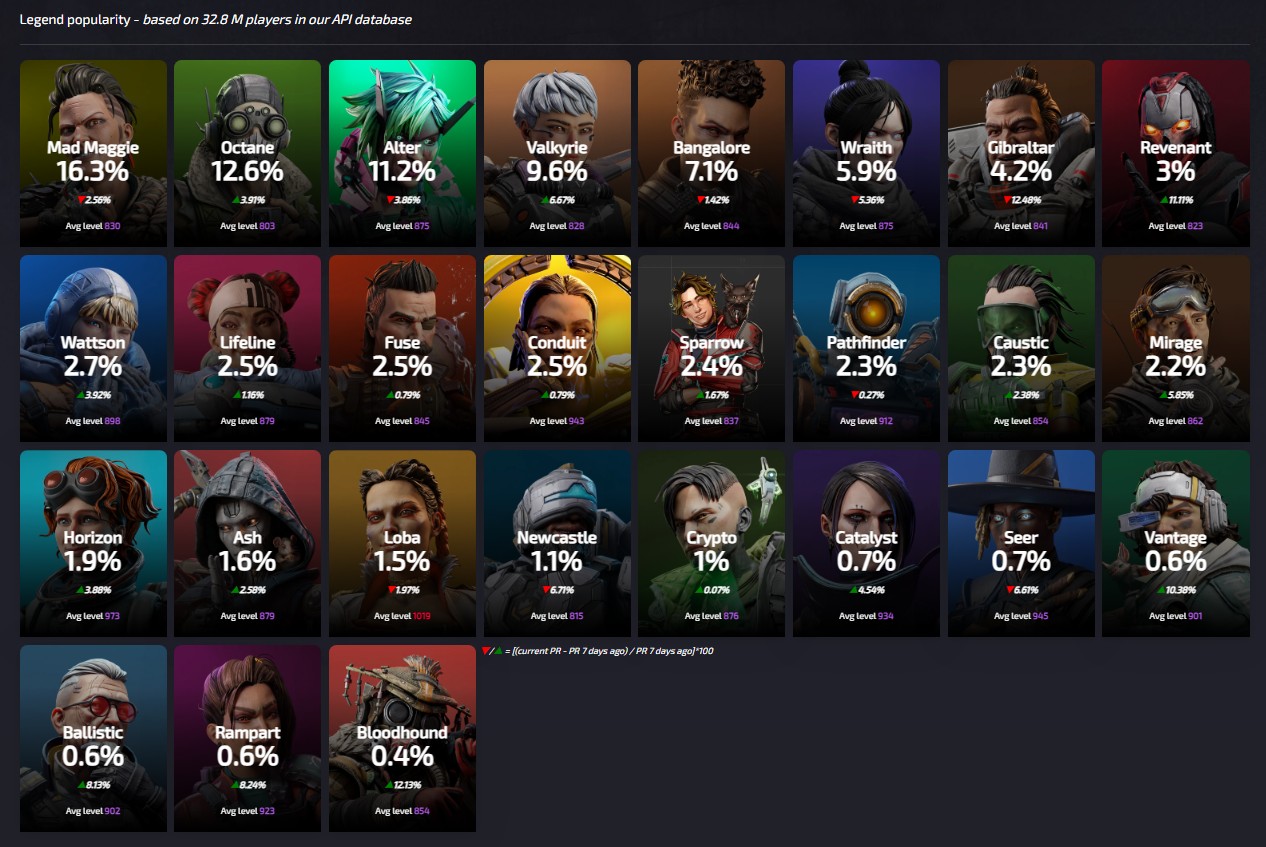This screenshot has height=847, width=1266.
Task: Select the Loba legend card
Action: pyautogui.click(x=402, y=543)
